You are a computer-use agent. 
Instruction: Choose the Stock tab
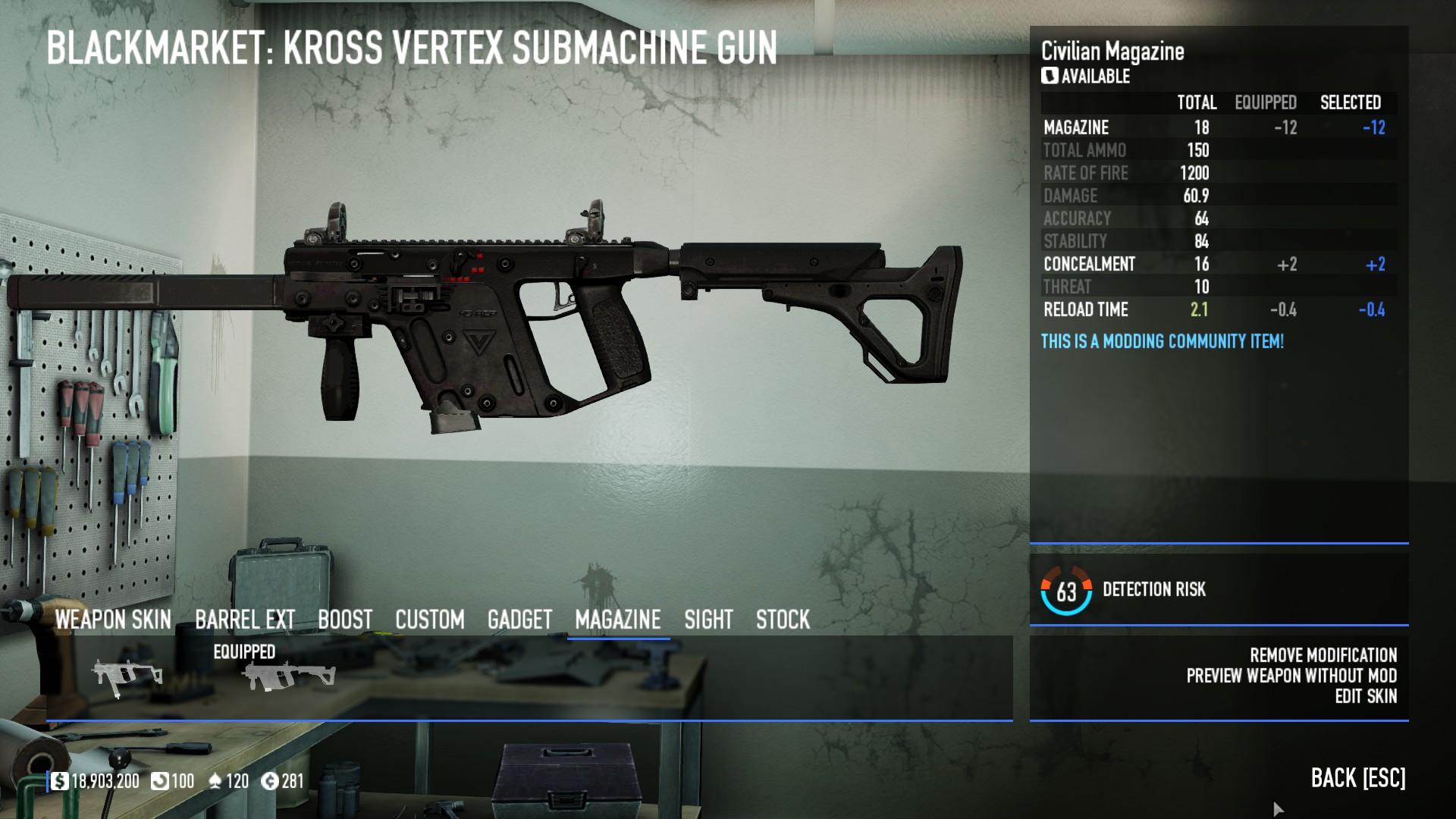point(783,620)
